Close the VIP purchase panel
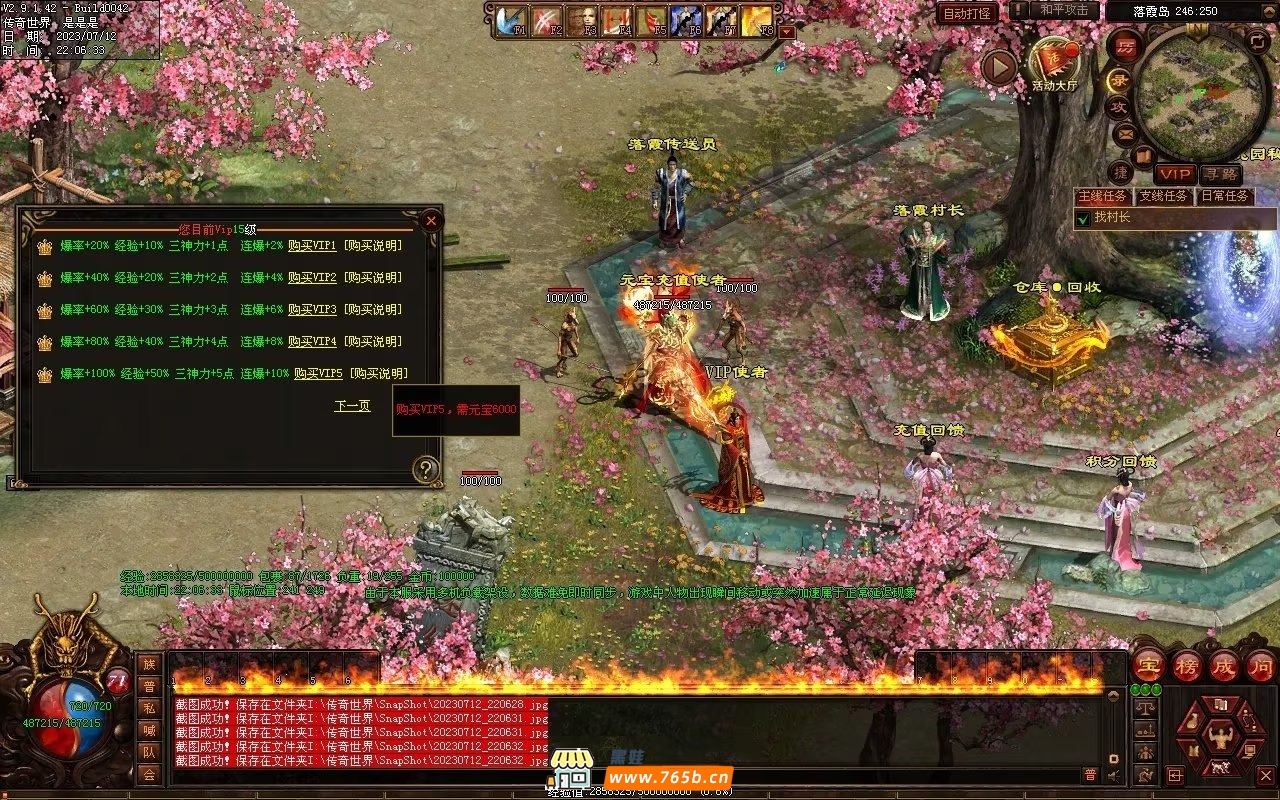Screen dimensions: 1280x800 (x=431, y=220)
